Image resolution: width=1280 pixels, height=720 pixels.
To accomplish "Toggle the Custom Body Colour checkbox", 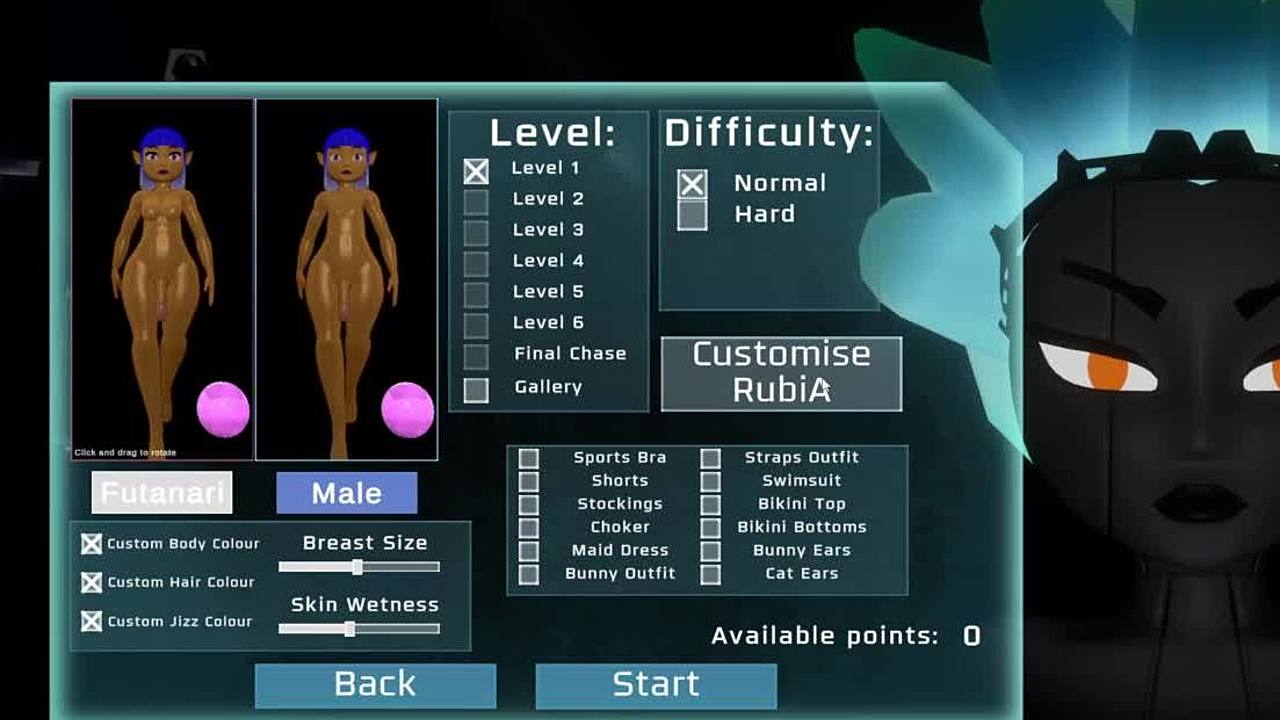I will tap(92, 544).
